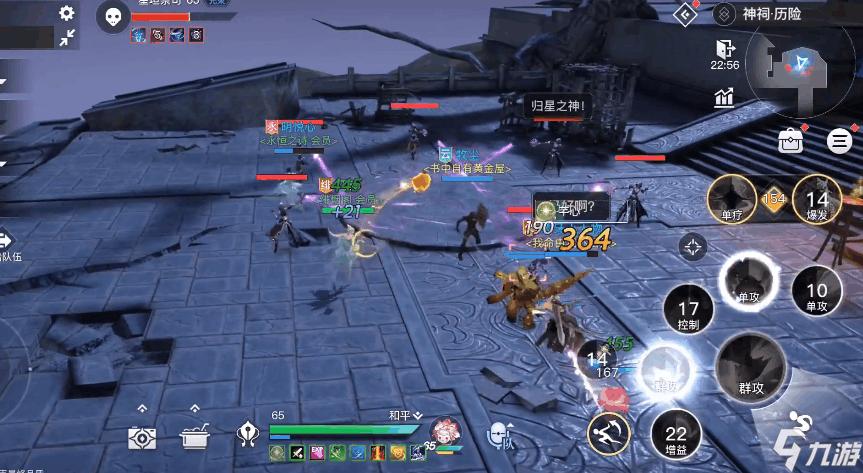
Task: Cast the 控制 control skill
Action: (x=688, y=314)
